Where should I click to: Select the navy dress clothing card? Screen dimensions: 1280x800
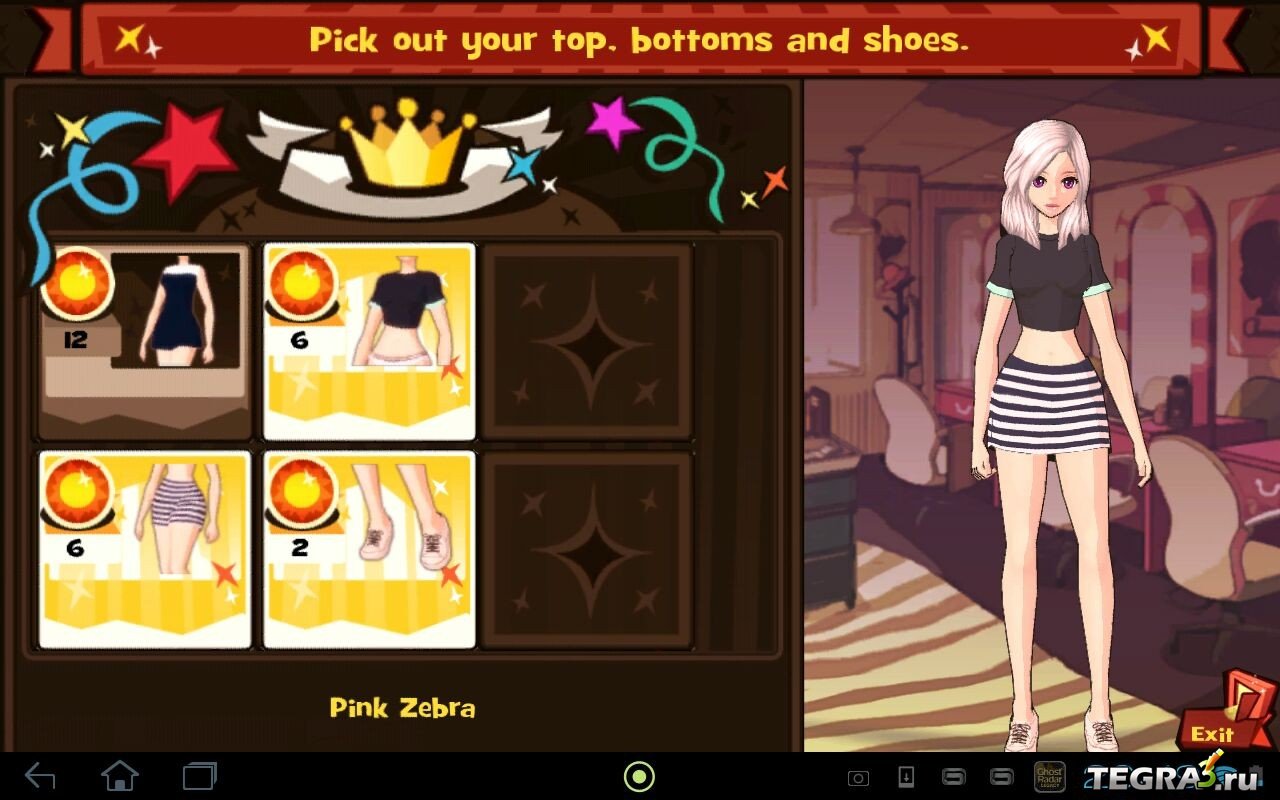pyautogui.click(x=144, y=342)
